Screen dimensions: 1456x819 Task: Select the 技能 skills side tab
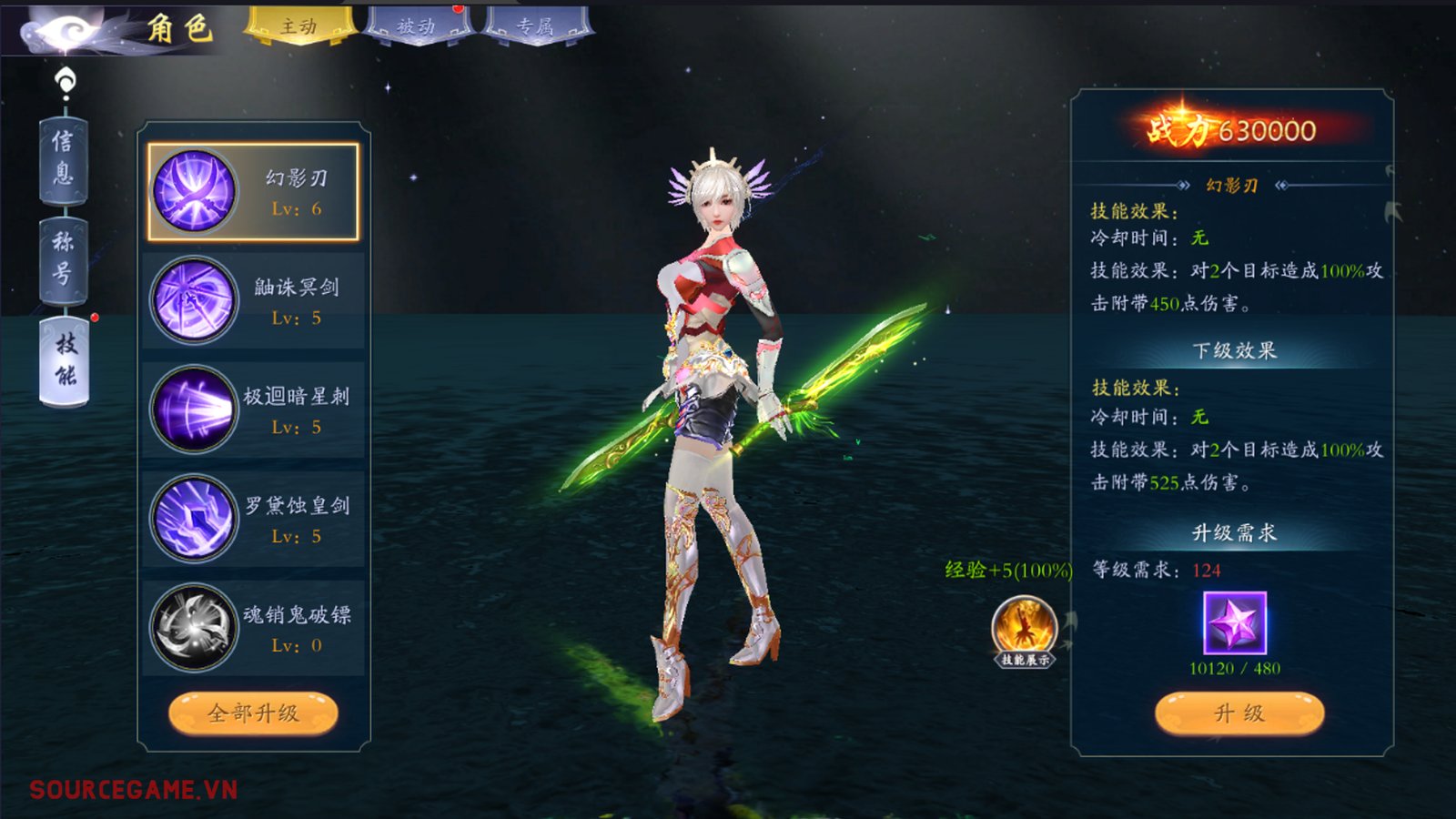click(65, 359)
